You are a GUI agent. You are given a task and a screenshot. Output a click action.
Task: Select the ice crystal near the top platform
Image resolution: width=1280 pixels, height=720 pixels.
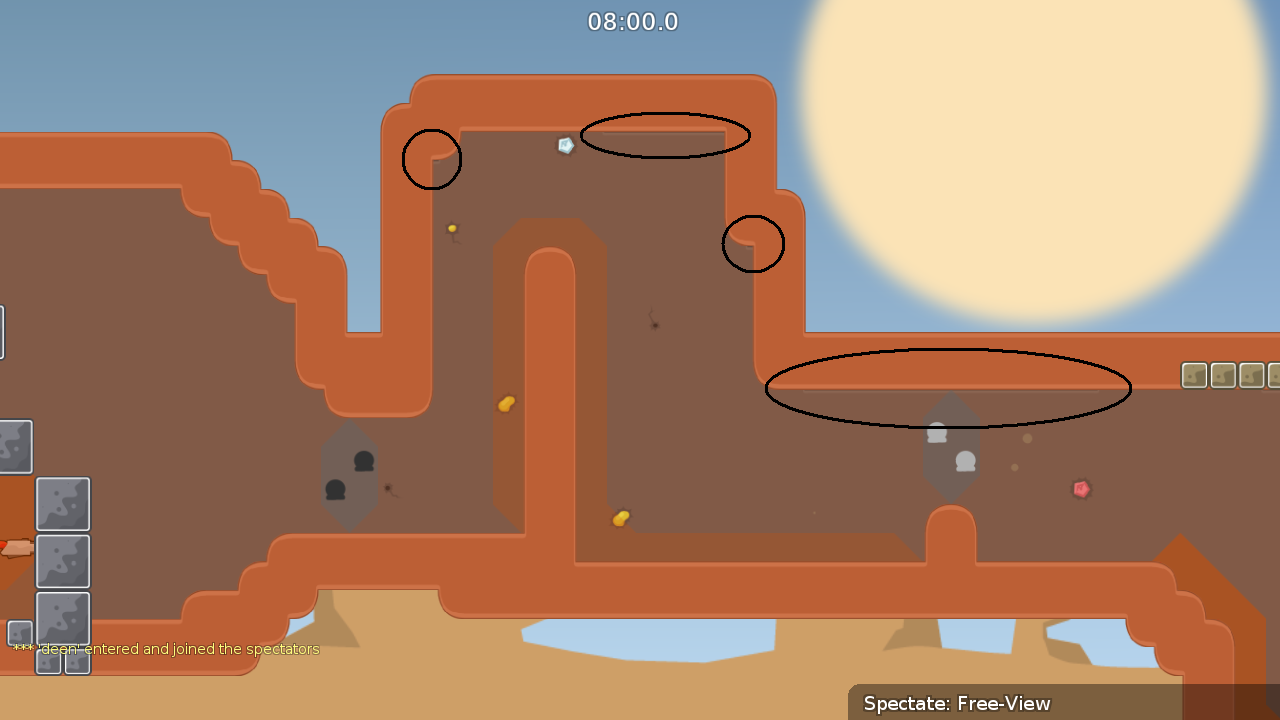click(565, 145)
